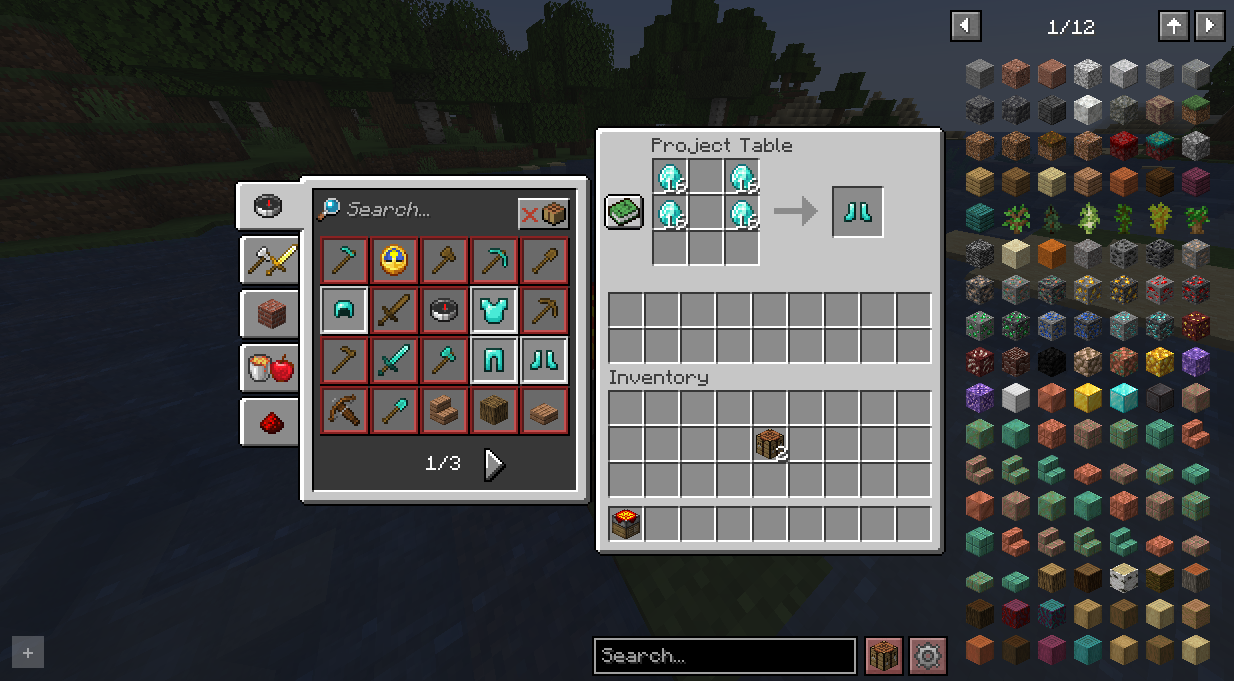Go to next recipe book page

(x=494, y=464)
